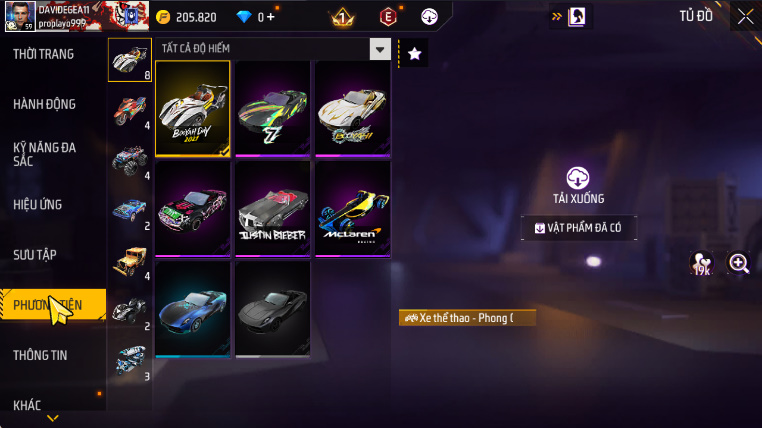Add diamonds with the plus button
Image resolution: width=762 pixels, height=428 pixels.
click(x=270, y=17)
